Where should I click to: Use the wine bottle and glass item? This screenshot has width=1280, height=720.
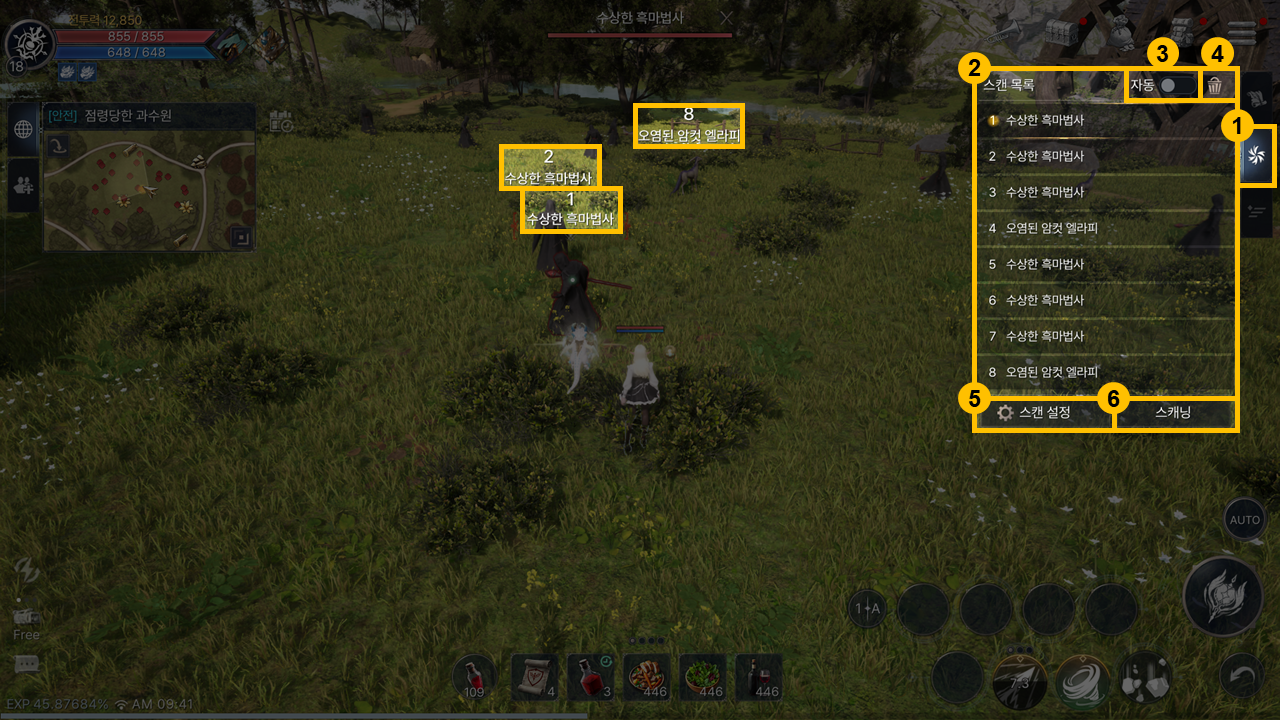pyautogui.click(x=758, y=677)
